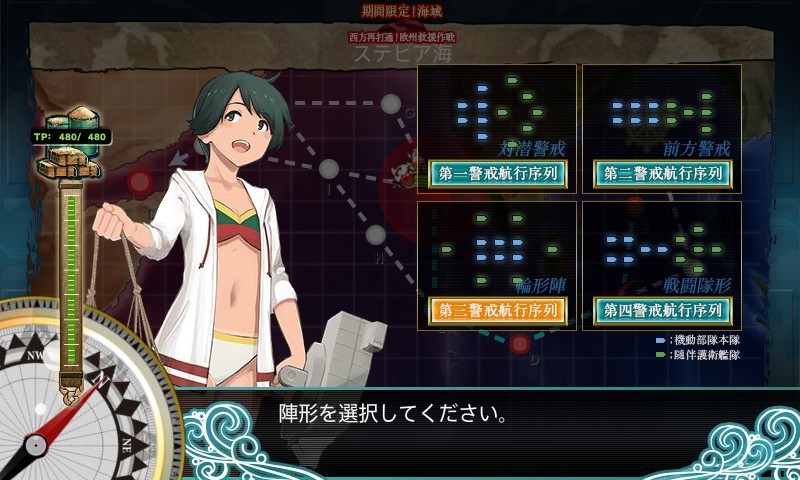Pick the highlighted 第三警戒航行序列 button
The height and width of the screenshot is (480, 800).
pos(498,310)
